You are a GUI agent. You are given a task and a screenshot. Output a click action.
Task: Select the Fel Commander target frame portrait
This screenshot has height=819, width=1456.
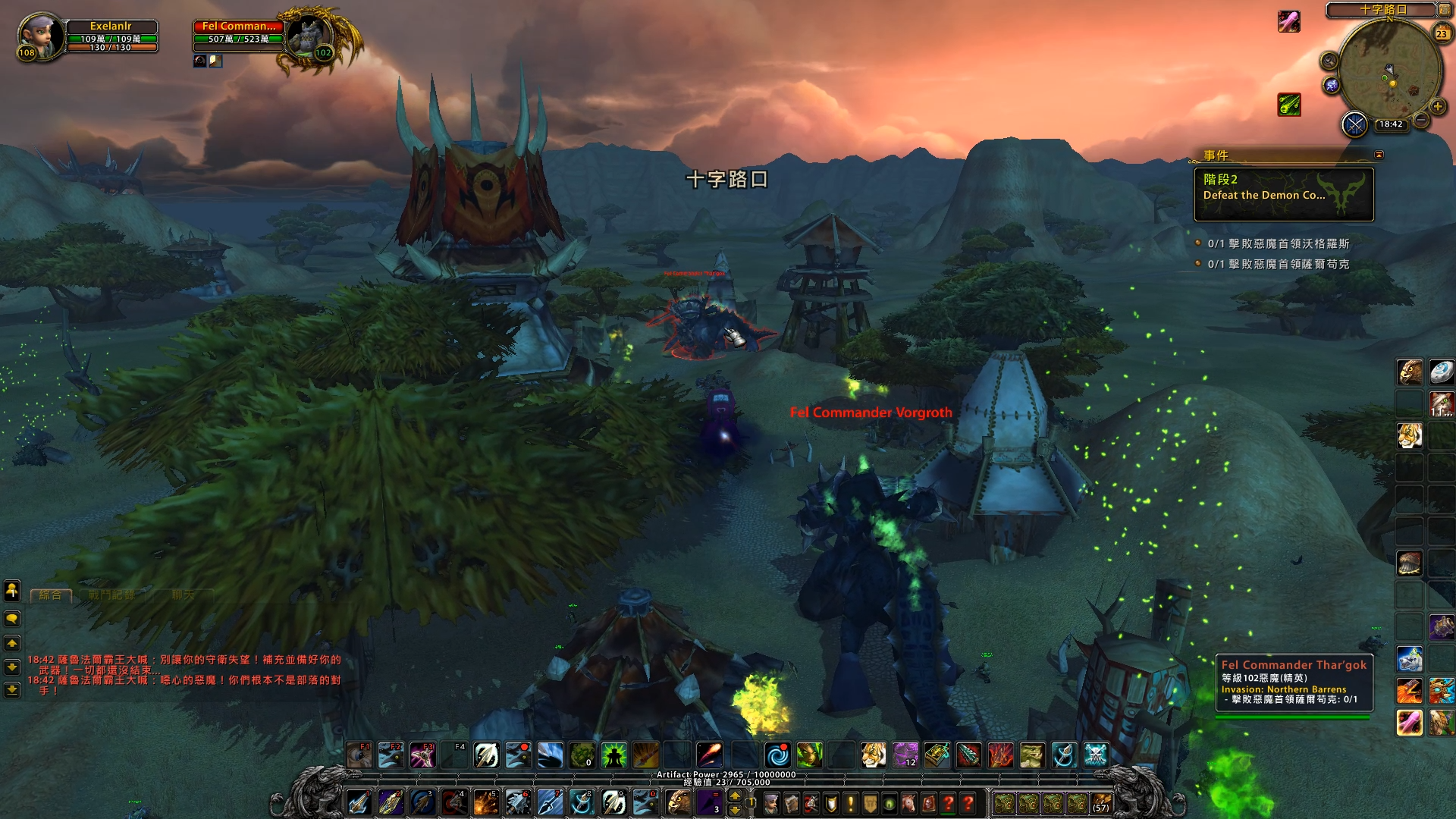(x=309, y=35)
